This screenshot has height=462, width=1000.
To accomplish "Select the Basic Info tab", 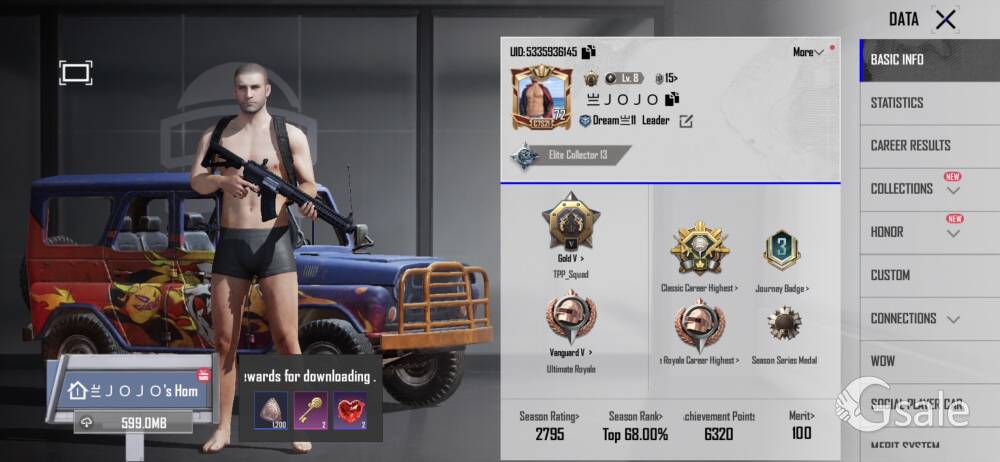I will [897, 60].
